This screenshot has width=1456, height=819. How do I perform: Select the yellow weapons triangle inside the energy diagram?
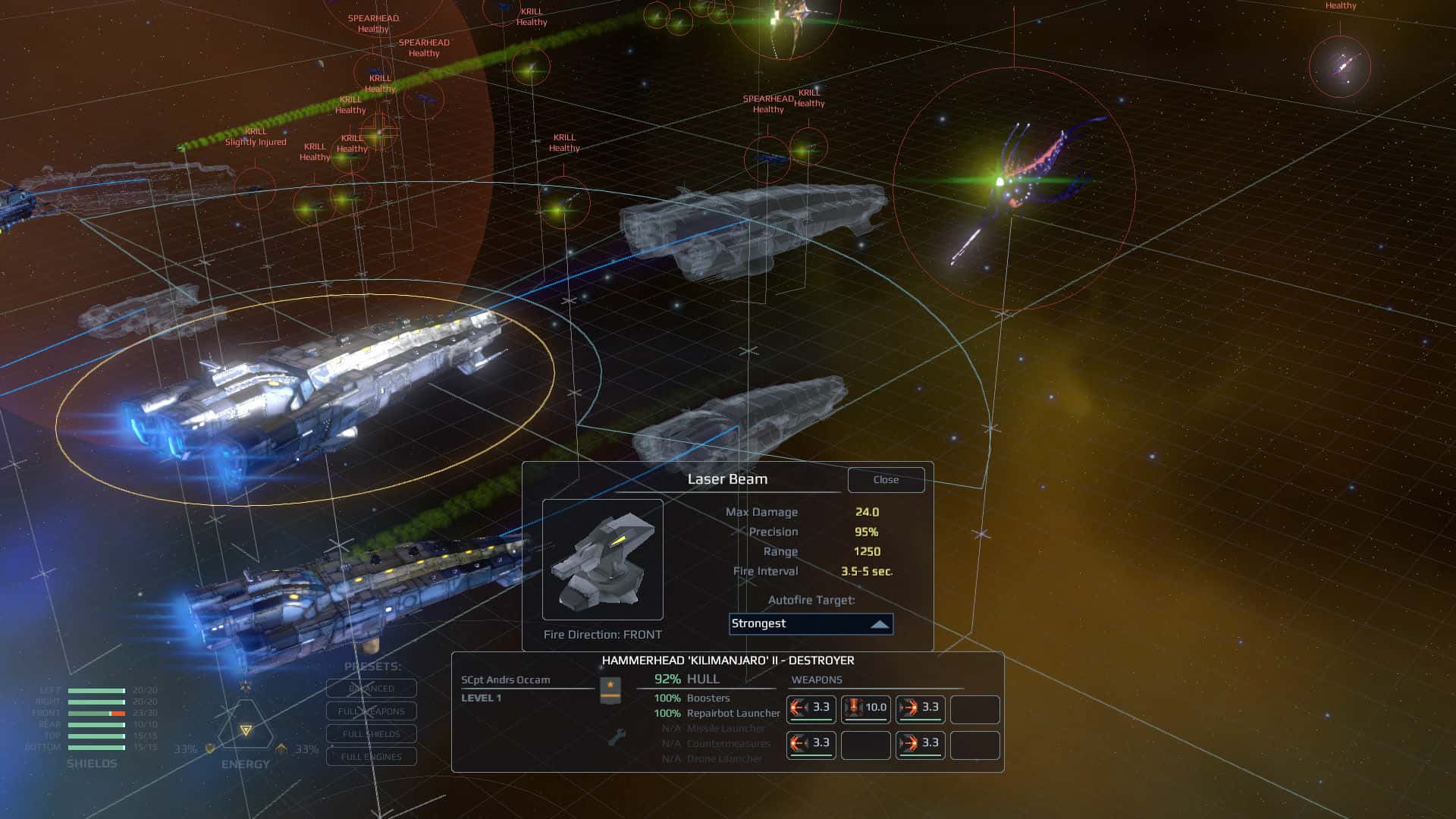point(246,731)
